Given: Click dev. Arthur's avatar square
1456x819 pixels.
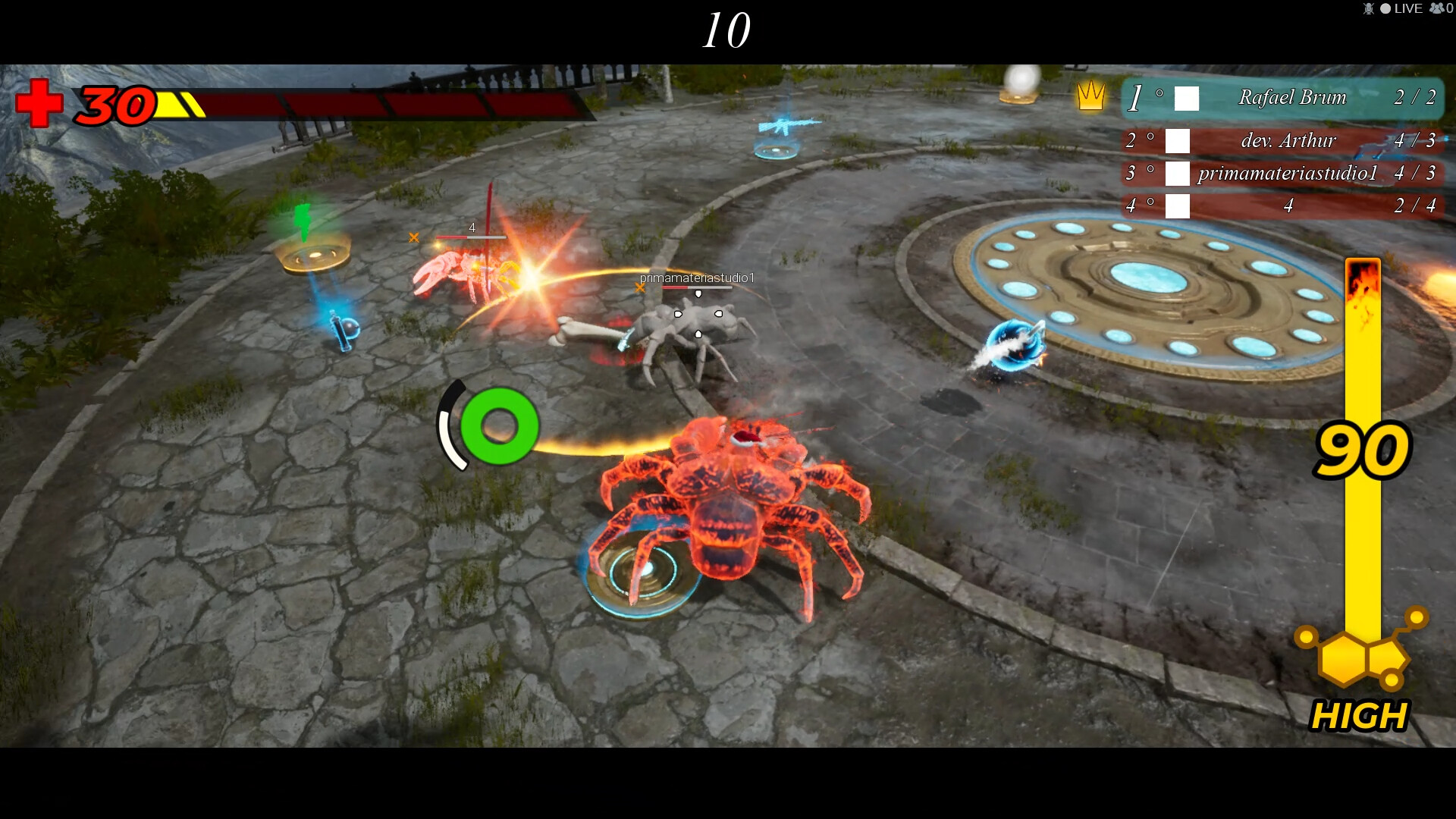Looking at the screenshot, I should pyautogui.click(x=1176, y=140).
